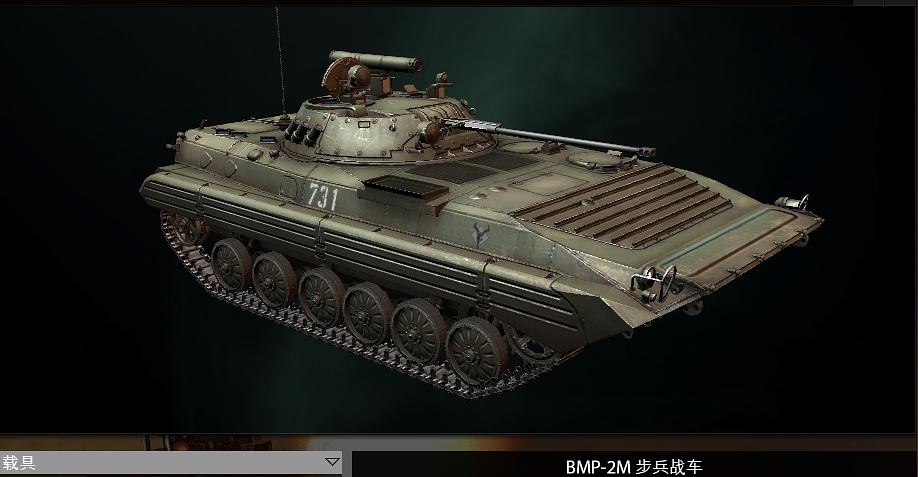Open the 载具 vehicle category dropdown
Image resolution: width=918 pixels, height=477 pixels.
(332, 462)
